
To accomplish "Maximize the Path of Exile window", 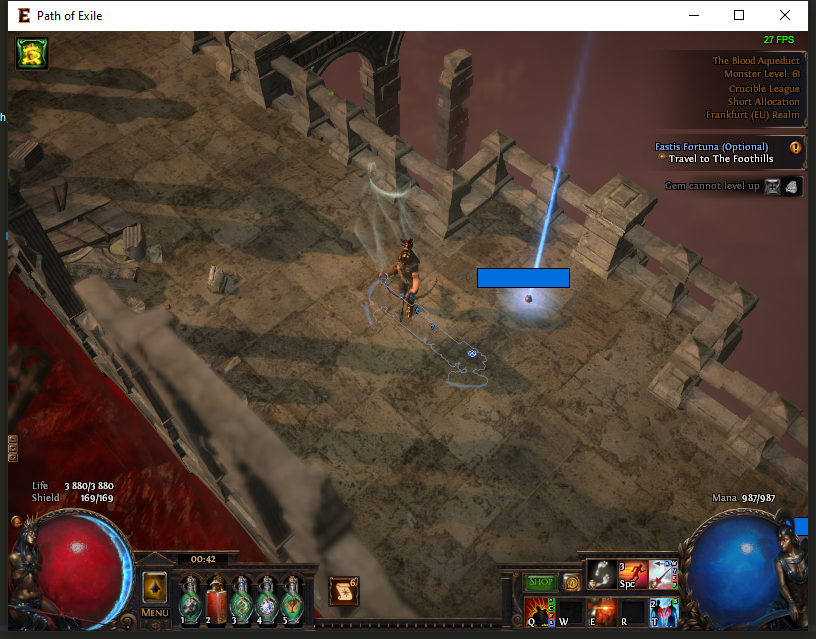I will 739,15.
